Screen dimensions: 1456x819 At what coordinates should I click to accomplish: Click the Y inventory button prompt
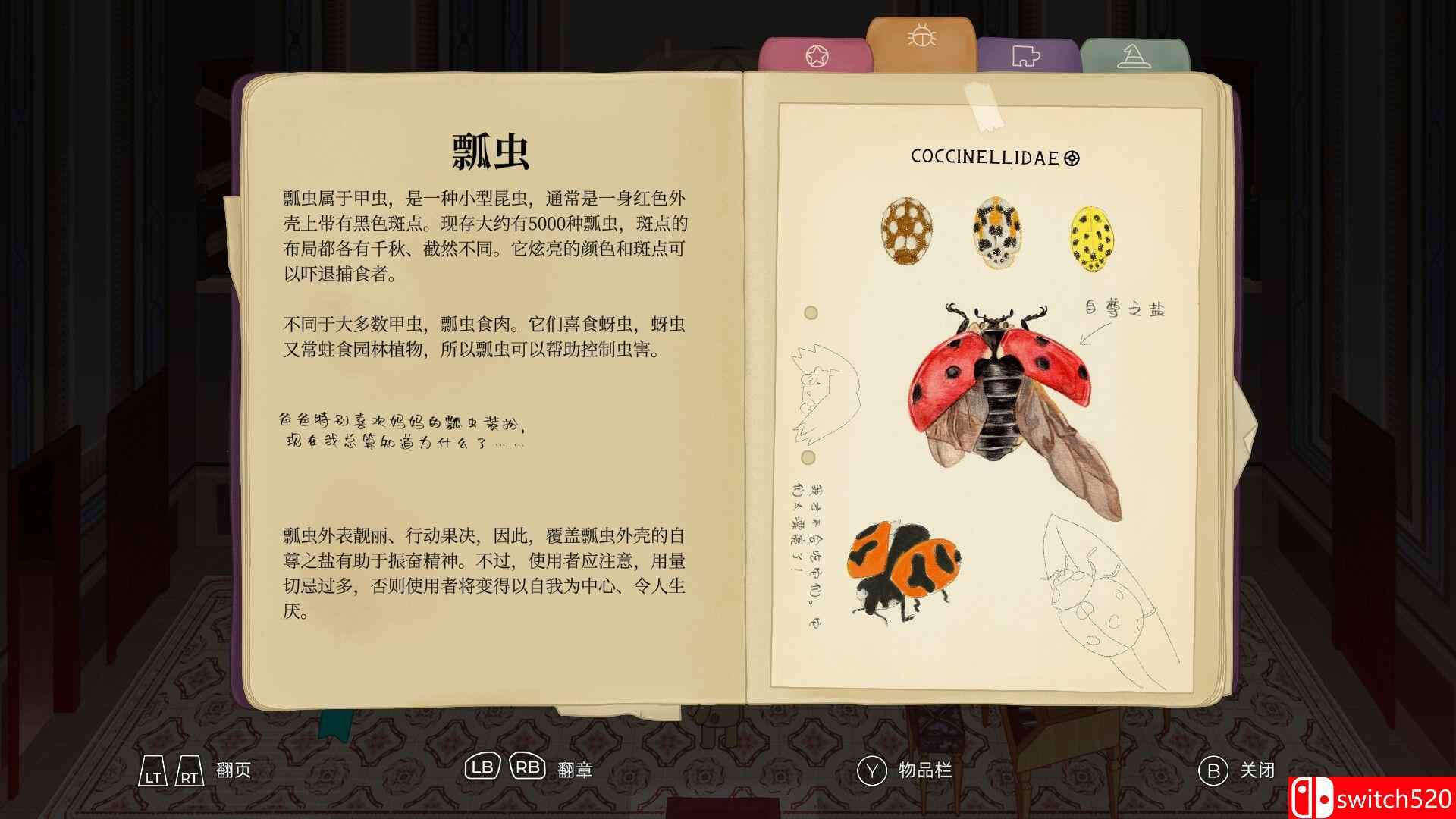tap(872, 770)
